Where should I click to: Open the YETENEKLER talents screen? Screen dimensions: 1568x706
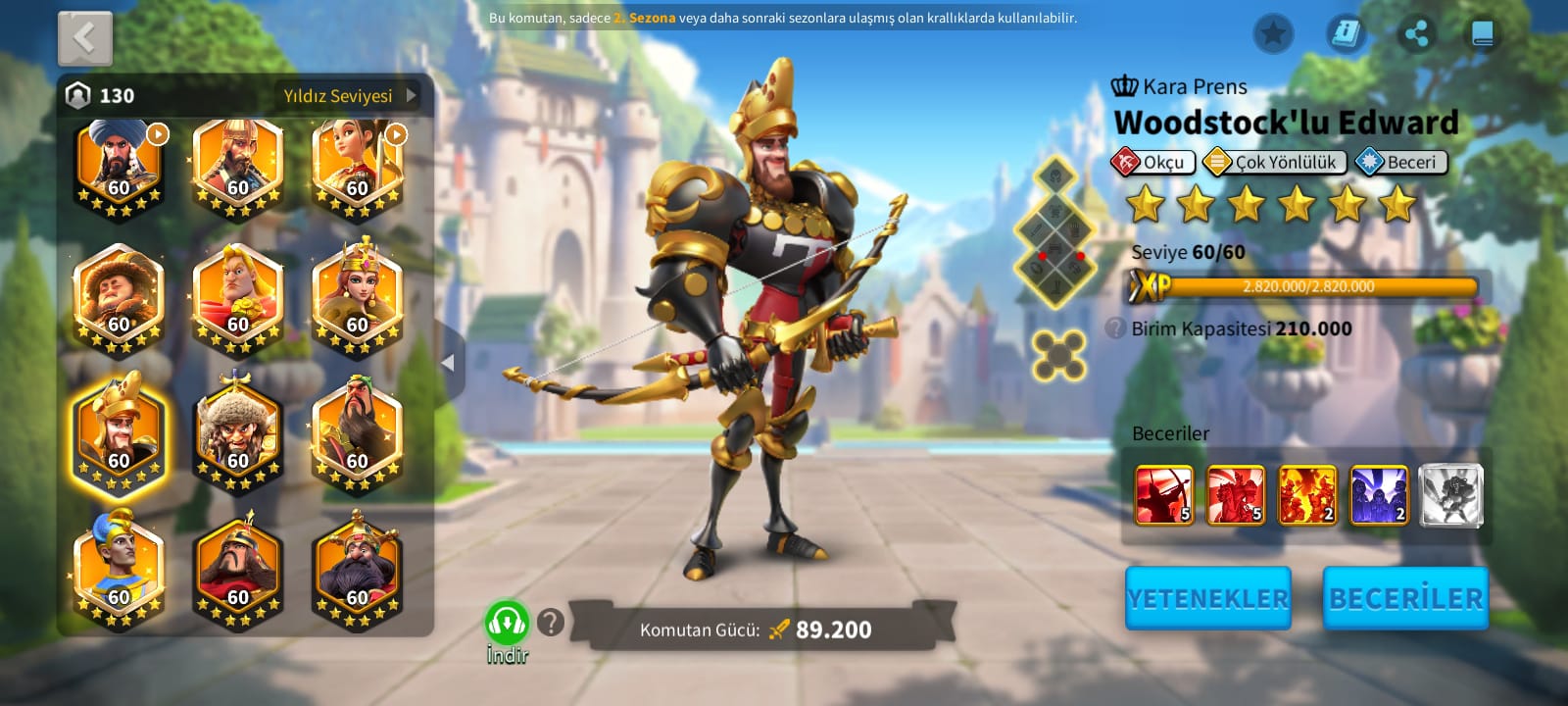[x=1207, y=598]
